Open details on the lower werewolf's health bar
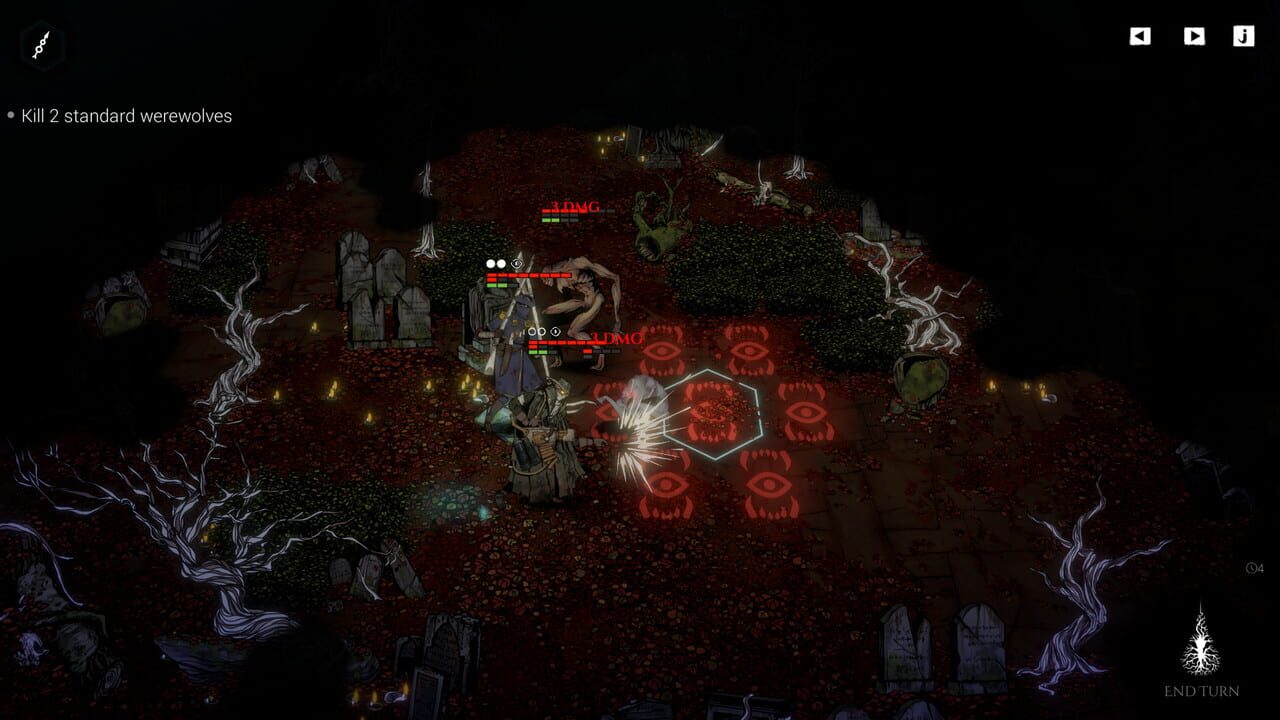 [560, 343]
